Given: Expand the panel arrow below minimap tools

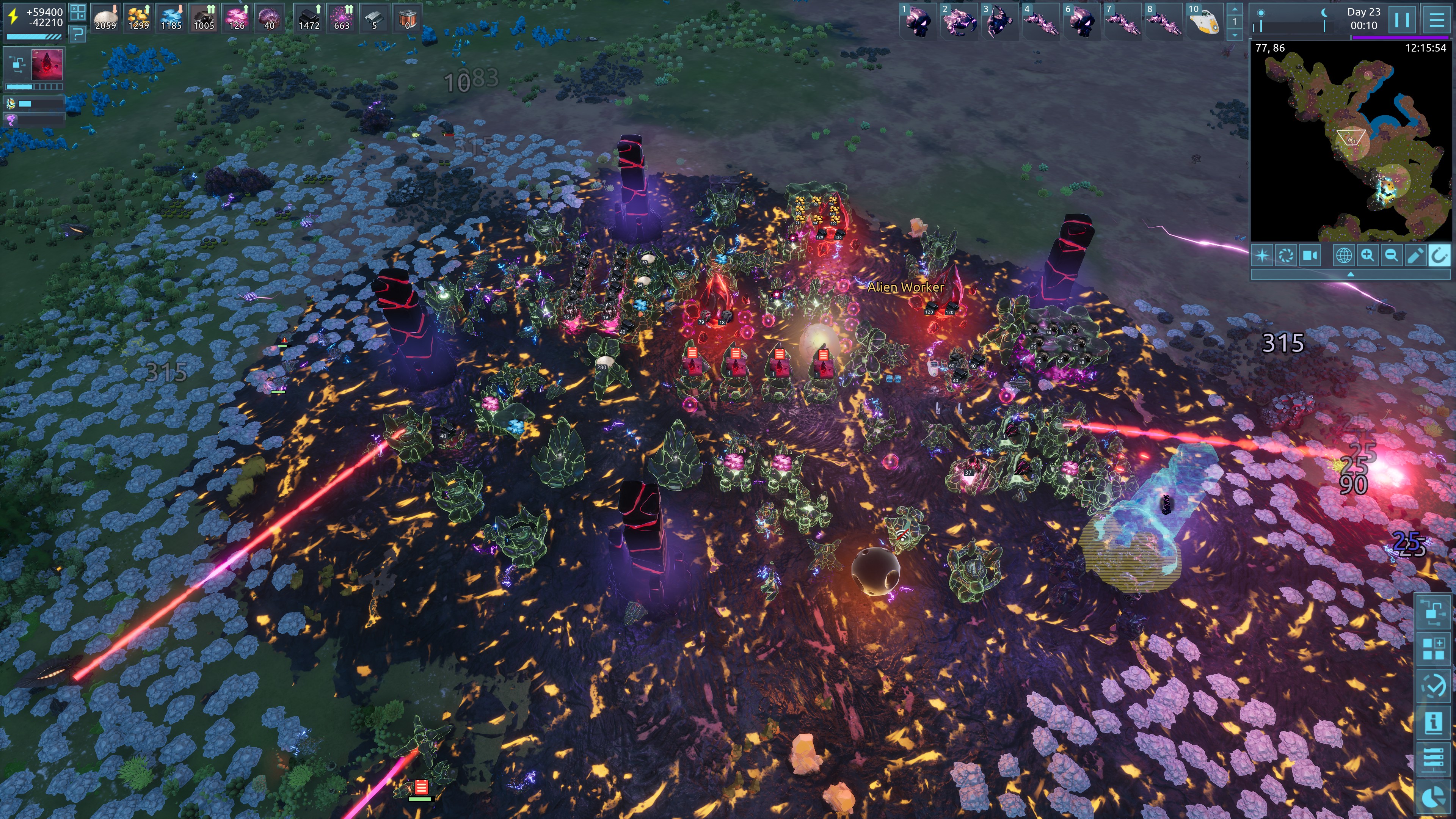Looking at the screenshot, I should click(1350, 274).
